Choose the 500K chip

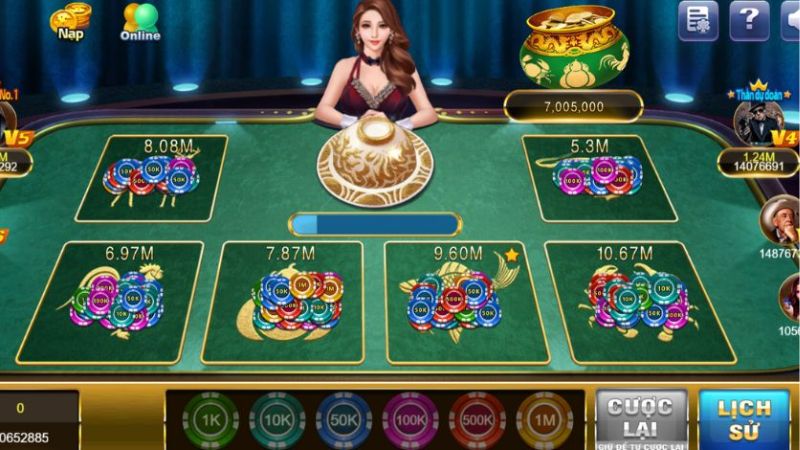(478, 419)
